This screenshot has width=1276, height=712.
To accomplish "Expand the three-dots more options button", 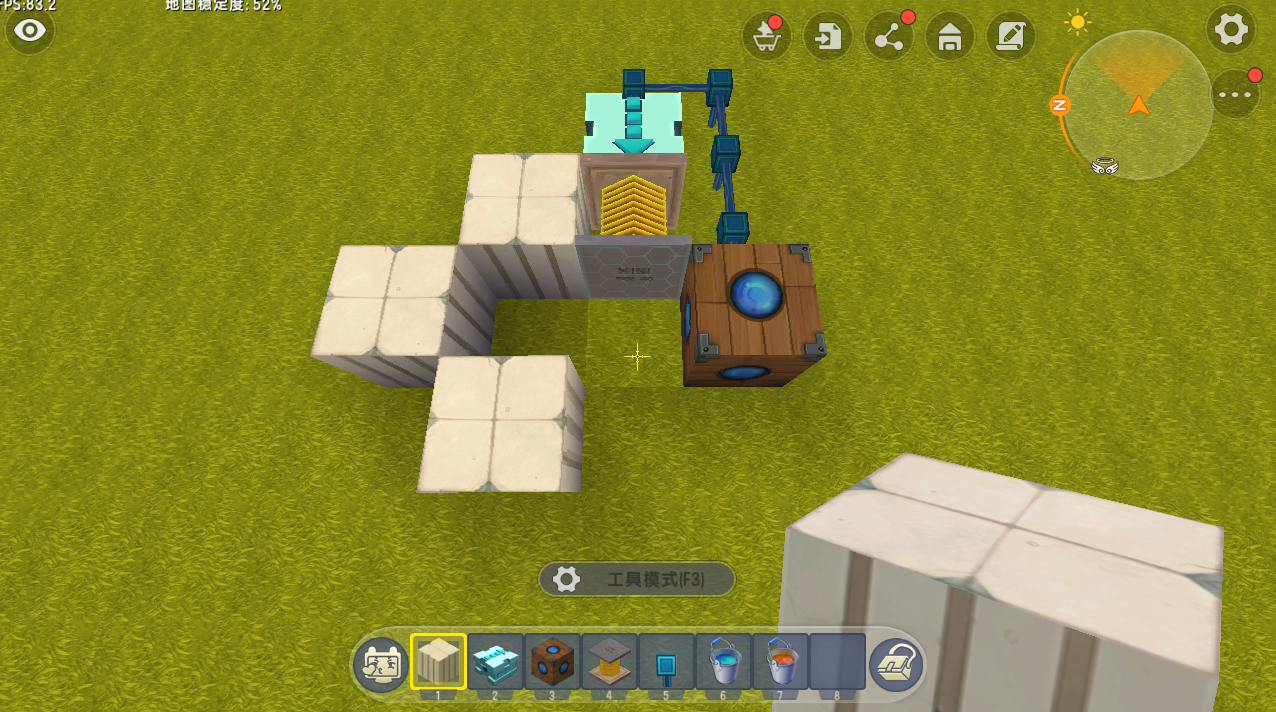I will coord(1236,95).
